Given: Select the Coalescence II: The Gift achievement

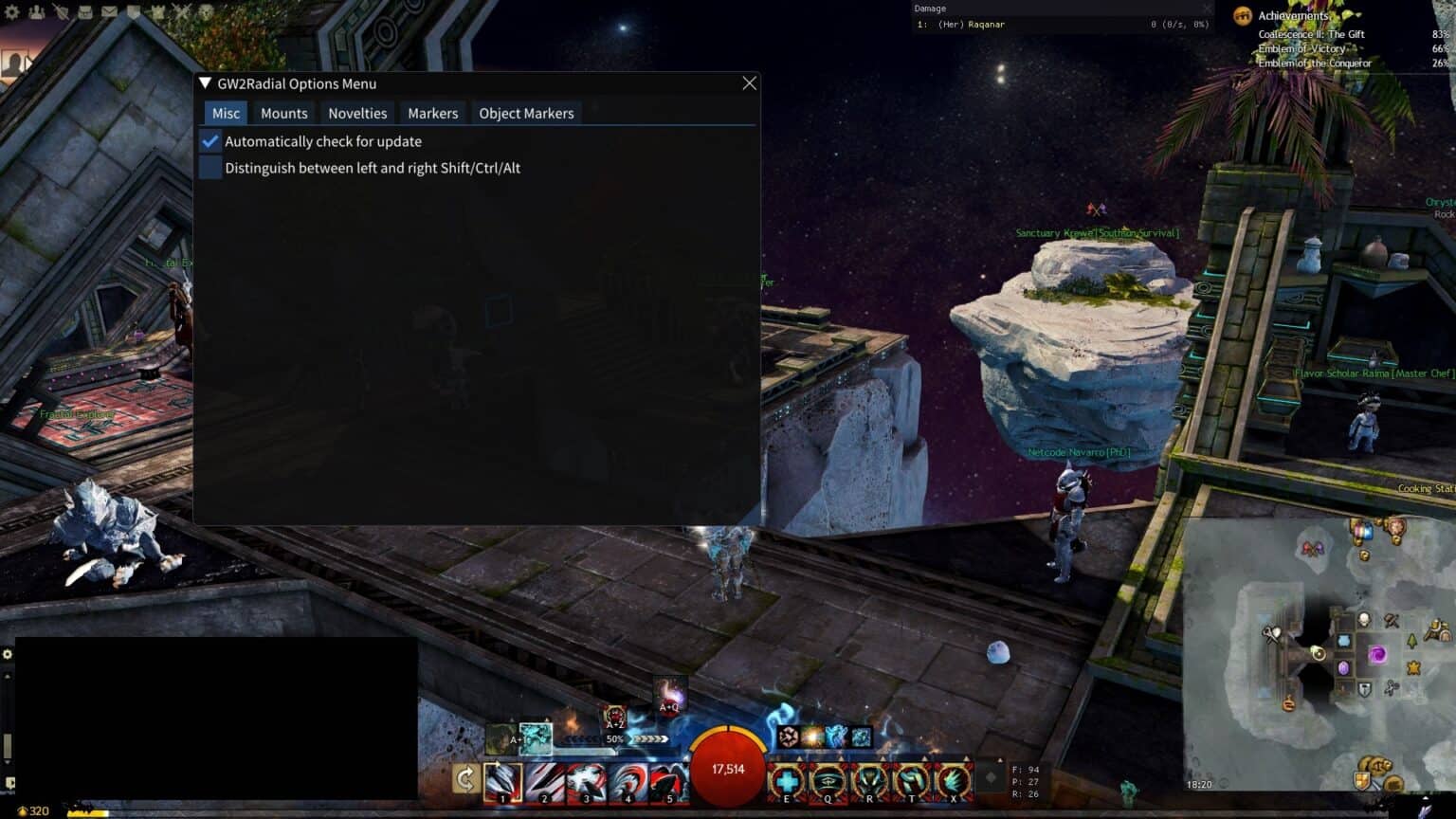Looking at the screenshot, I should click(1318, 33).
